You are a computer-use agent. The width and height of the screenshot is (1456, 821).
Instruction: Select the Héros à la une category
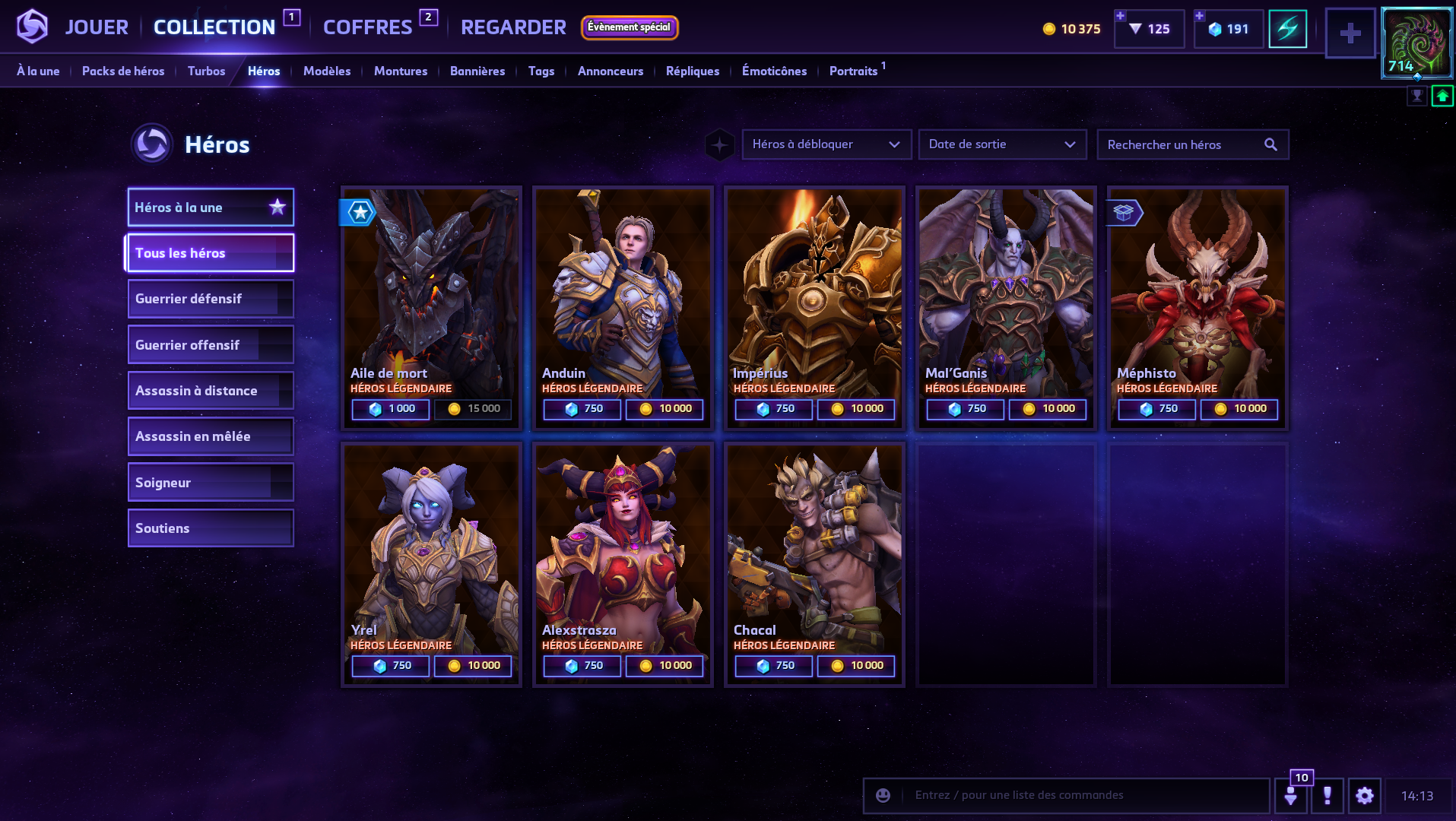click(211, 208)
